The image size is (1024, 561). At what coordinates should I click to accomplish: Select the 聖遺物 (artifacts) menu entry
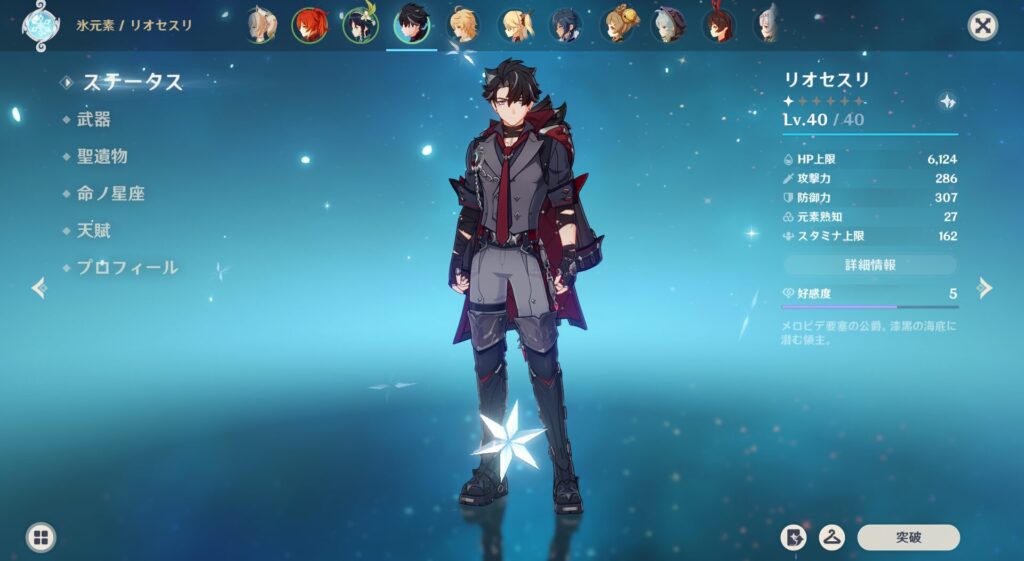point(102,156)
